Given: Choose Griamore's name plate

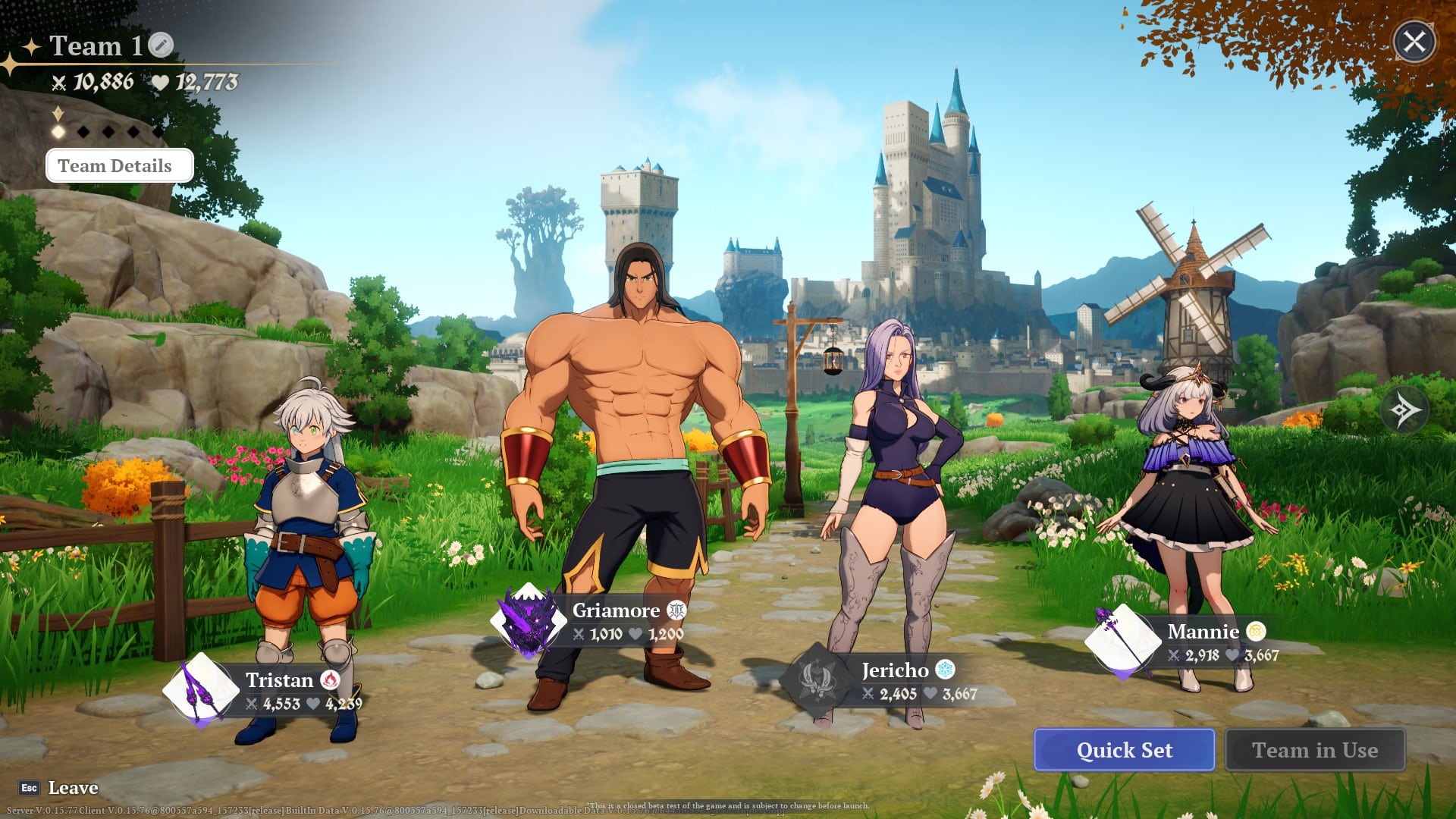Looking at the screenshot, I should click(616, 610).
